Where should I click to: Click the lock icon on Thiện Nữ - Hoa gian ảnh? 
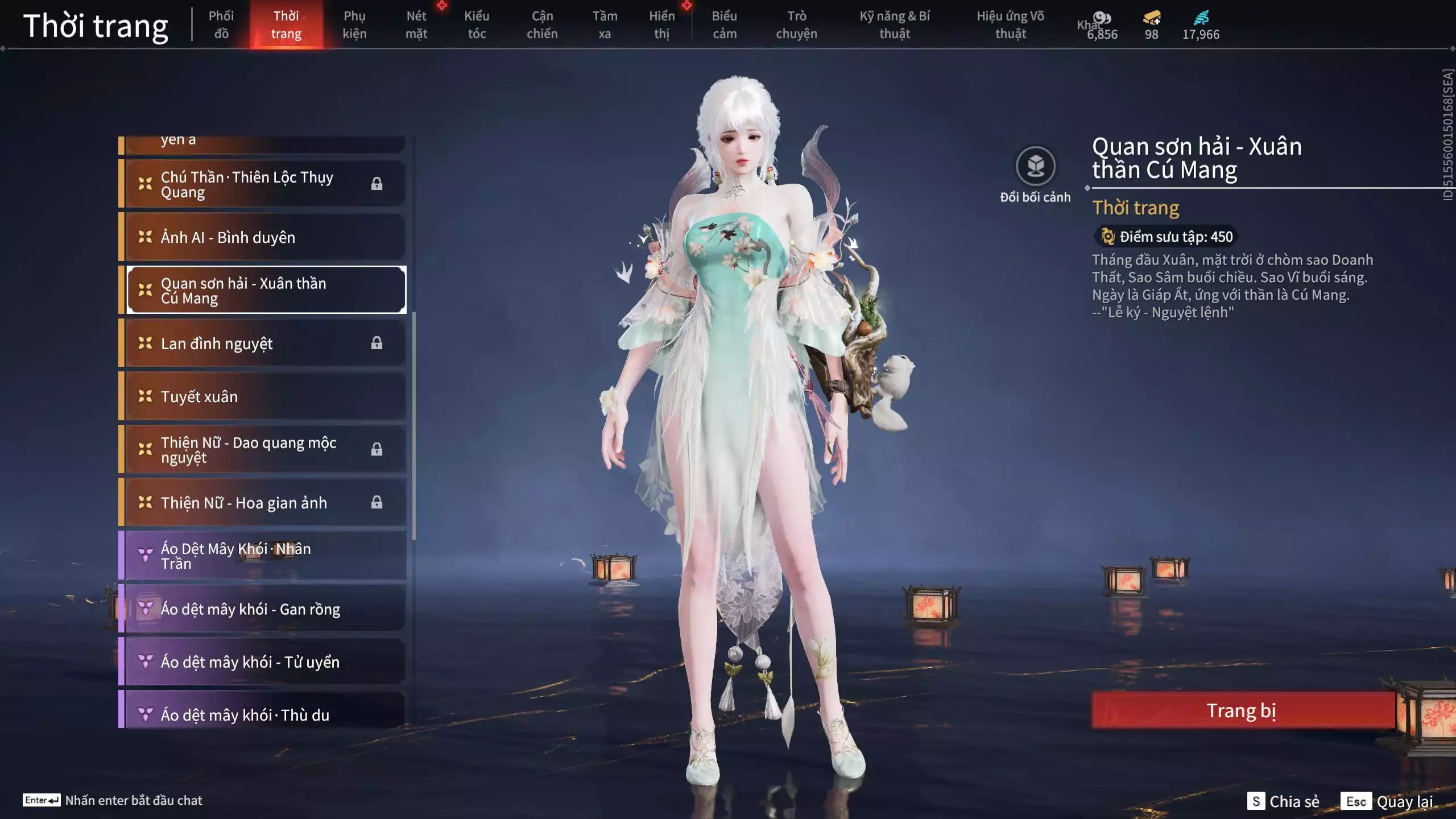(x=377, y=502)
